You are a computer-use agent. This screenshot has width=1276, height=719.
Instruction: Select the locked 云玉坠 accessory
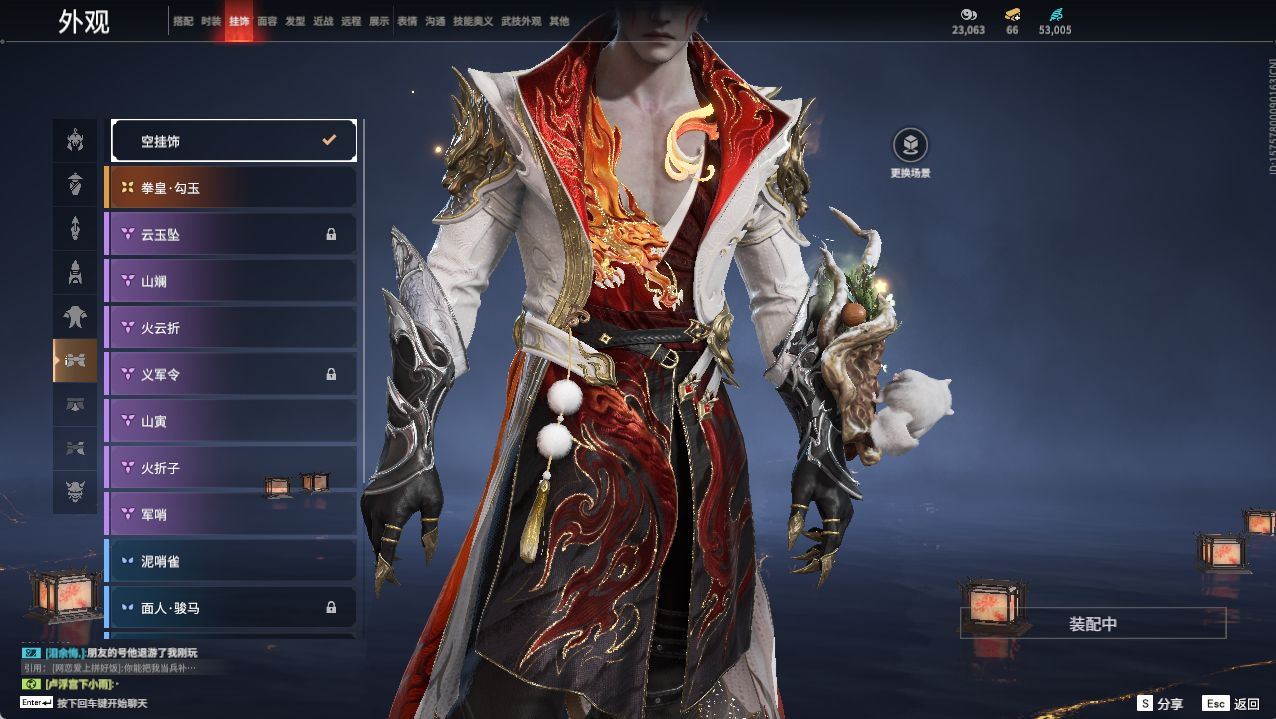point(231,234)
